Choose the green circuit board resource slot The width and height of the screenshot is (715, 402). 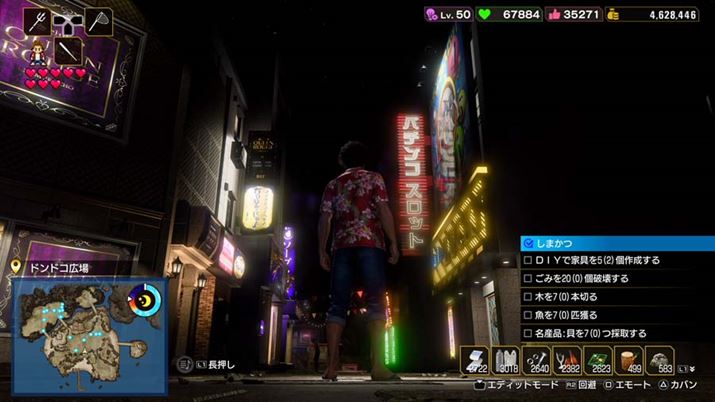pos(598,361)
